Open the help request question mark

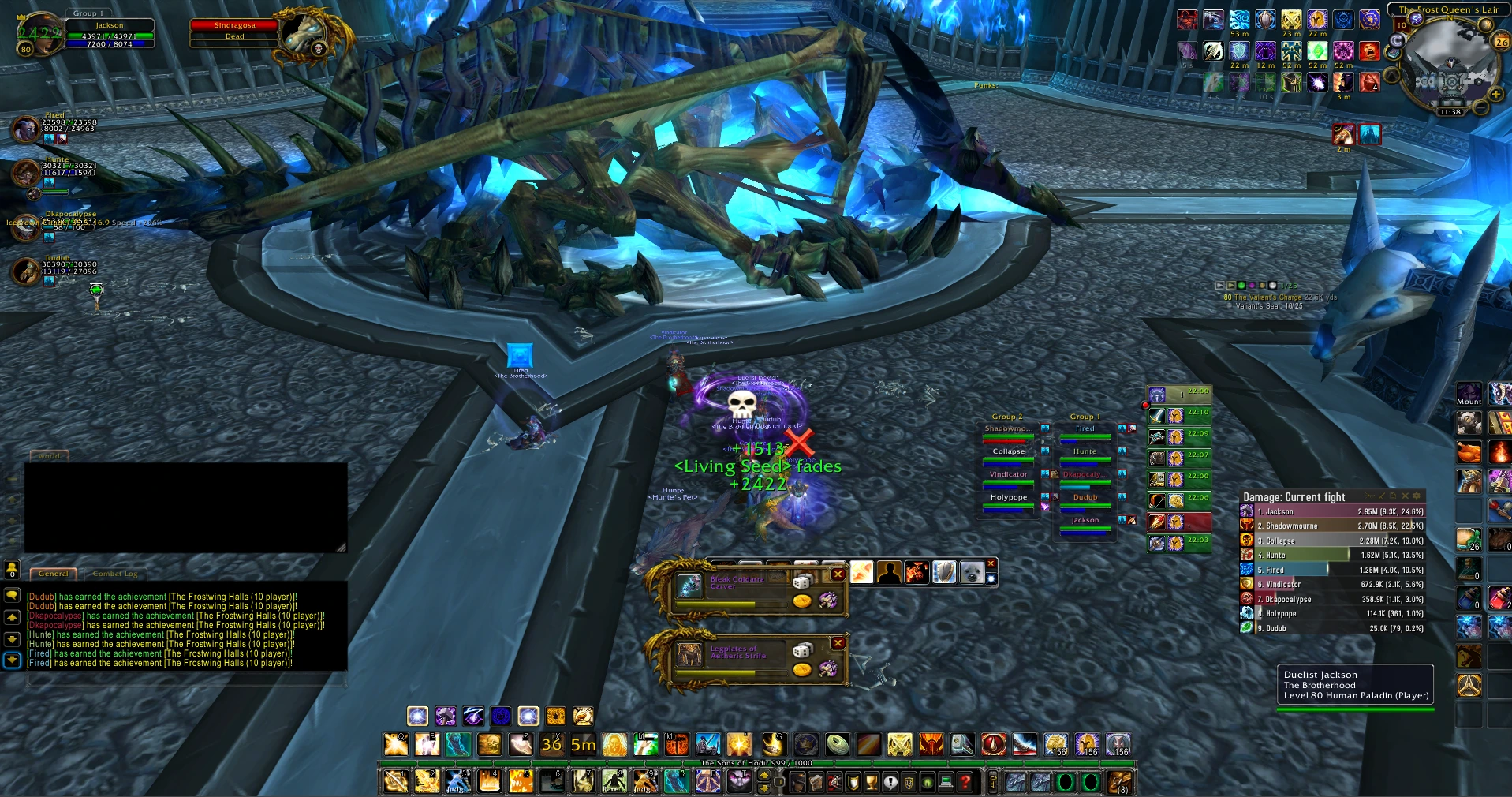point(965,782)
